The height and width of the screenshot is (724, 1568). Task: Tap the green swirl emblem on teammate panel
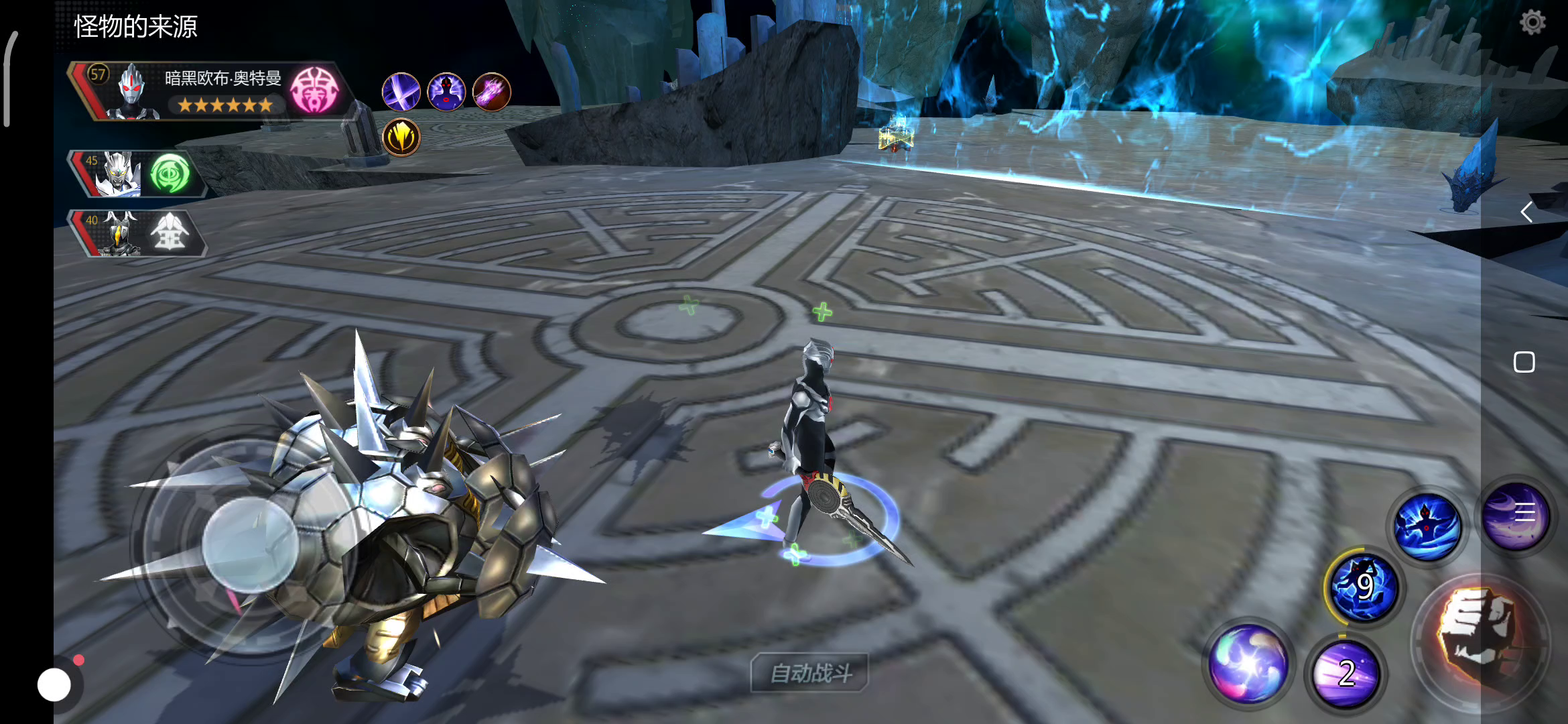[x=169, y=174]
